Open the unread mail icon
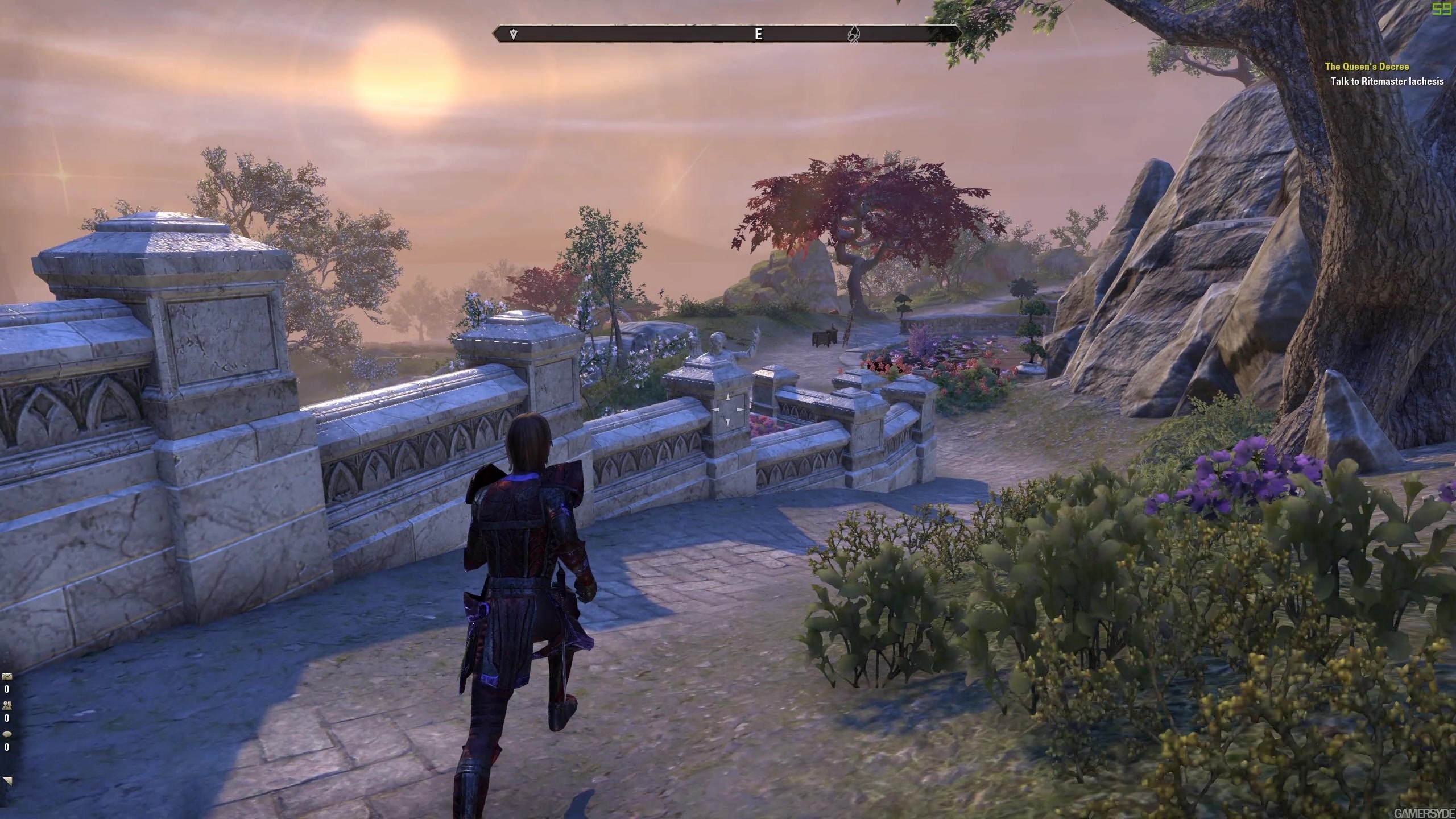 coord(7,677)
